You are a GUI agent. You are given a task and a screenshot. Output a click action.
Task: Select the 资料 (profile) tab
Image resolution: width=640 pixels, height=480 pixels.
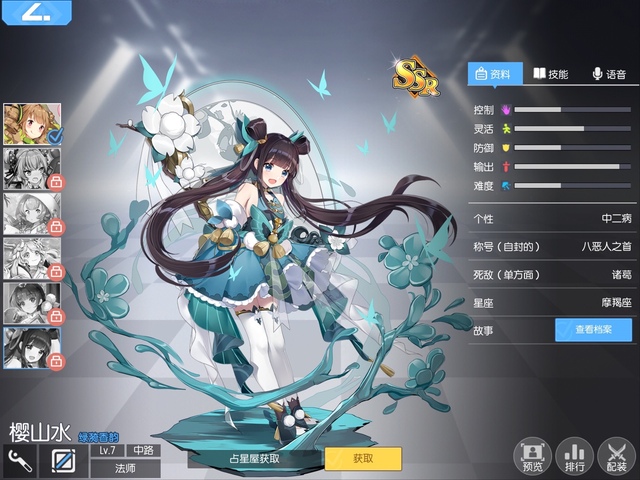click(x=494, y=74)
